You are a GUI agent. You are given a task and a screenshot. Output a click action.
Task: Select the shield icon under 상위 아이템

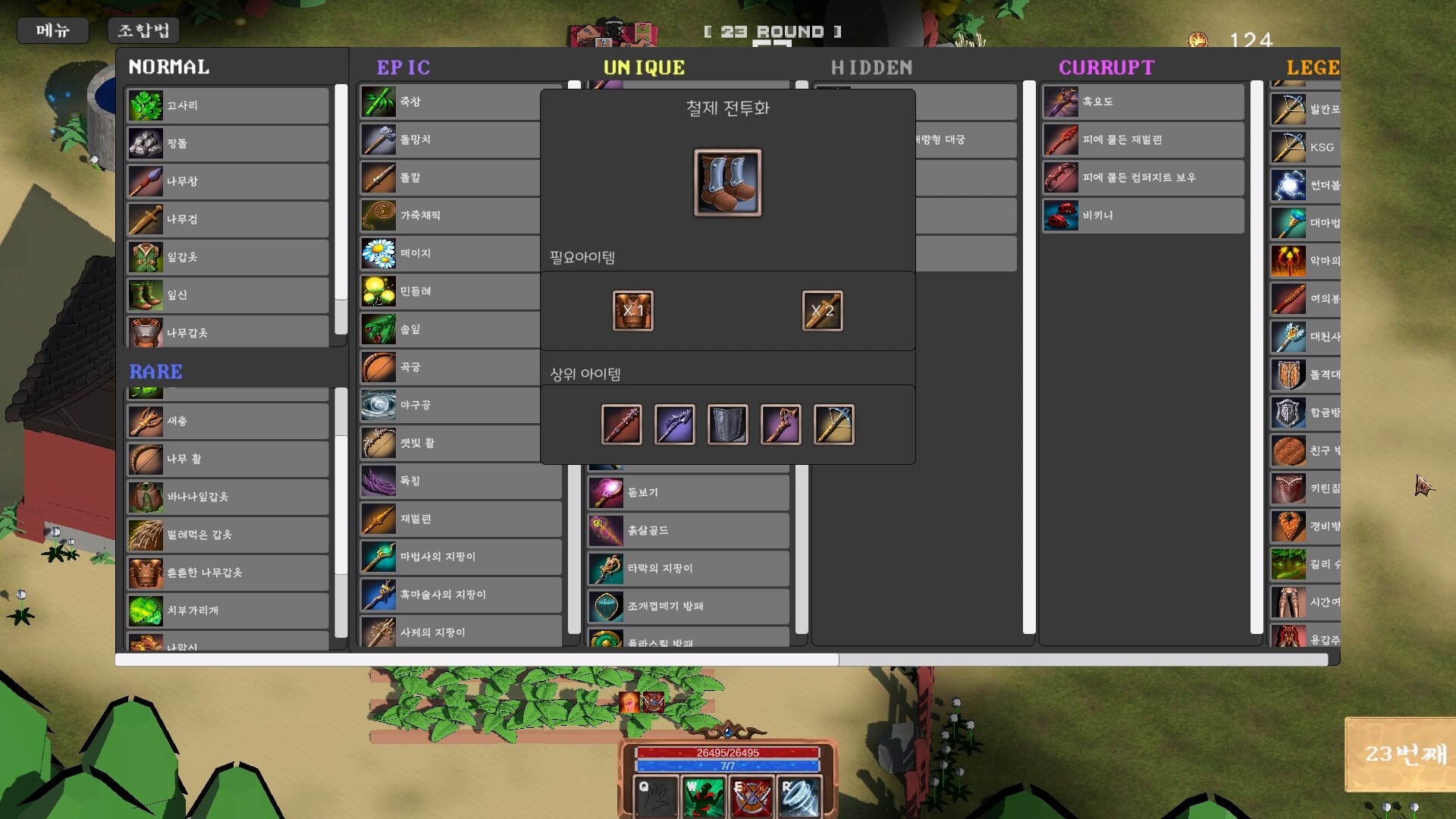(727, 425)
